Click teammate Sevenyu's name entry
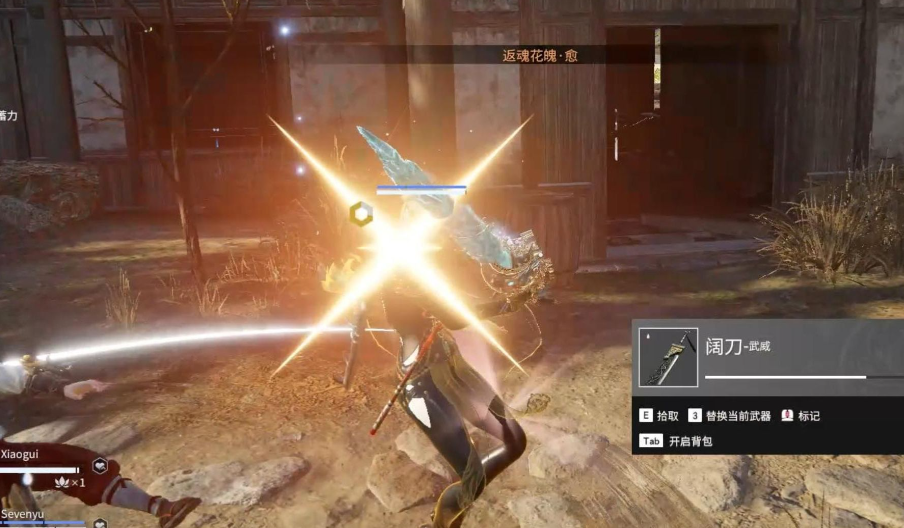Image resolution: width=904 pixels, height=528 pixels. pyautogui.click(x=25, y=512)
